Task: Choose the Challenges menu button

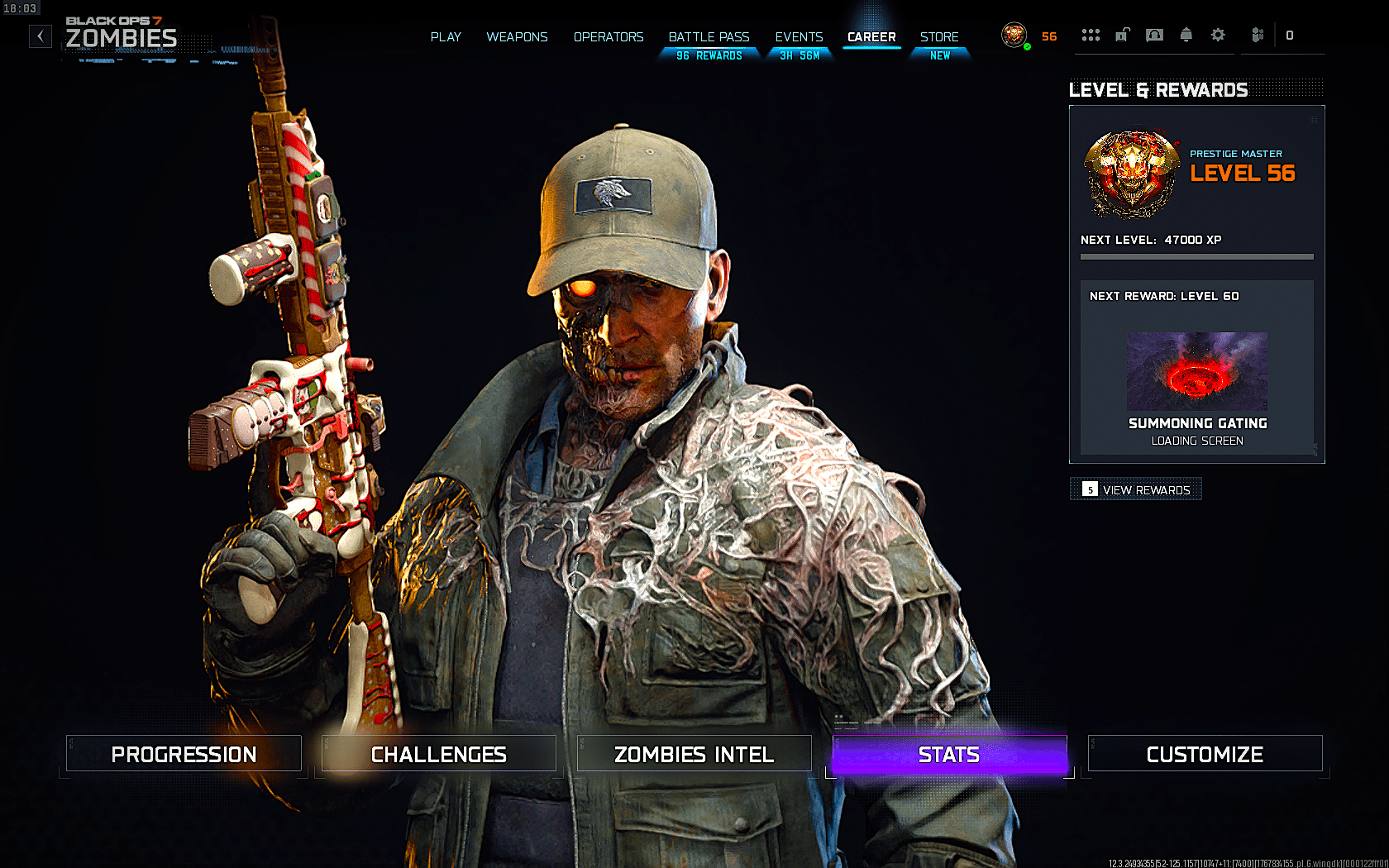Action: 438,754
